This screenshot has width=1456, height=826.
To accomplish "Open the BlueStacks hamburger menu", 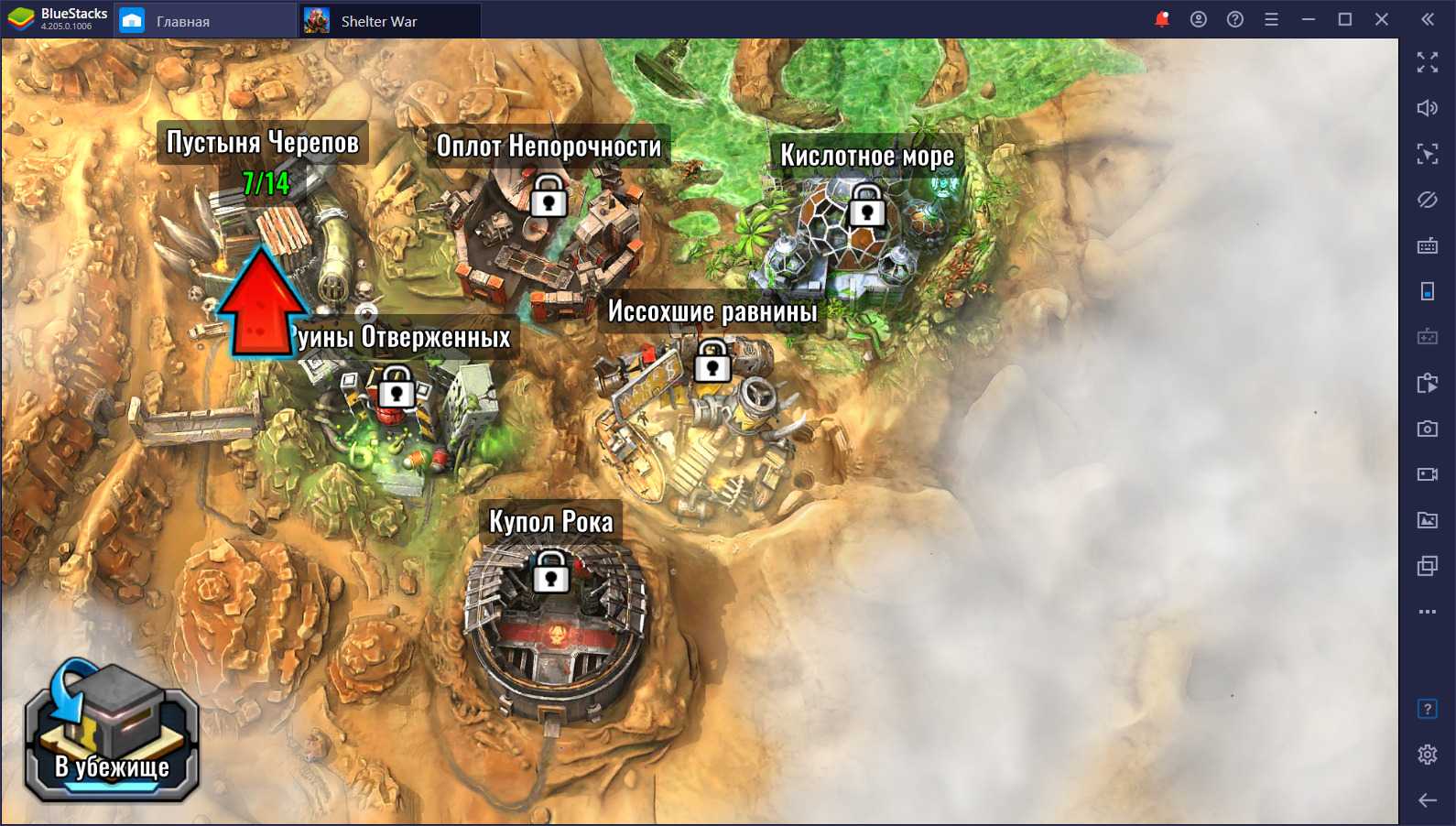I will (1271, 19).
